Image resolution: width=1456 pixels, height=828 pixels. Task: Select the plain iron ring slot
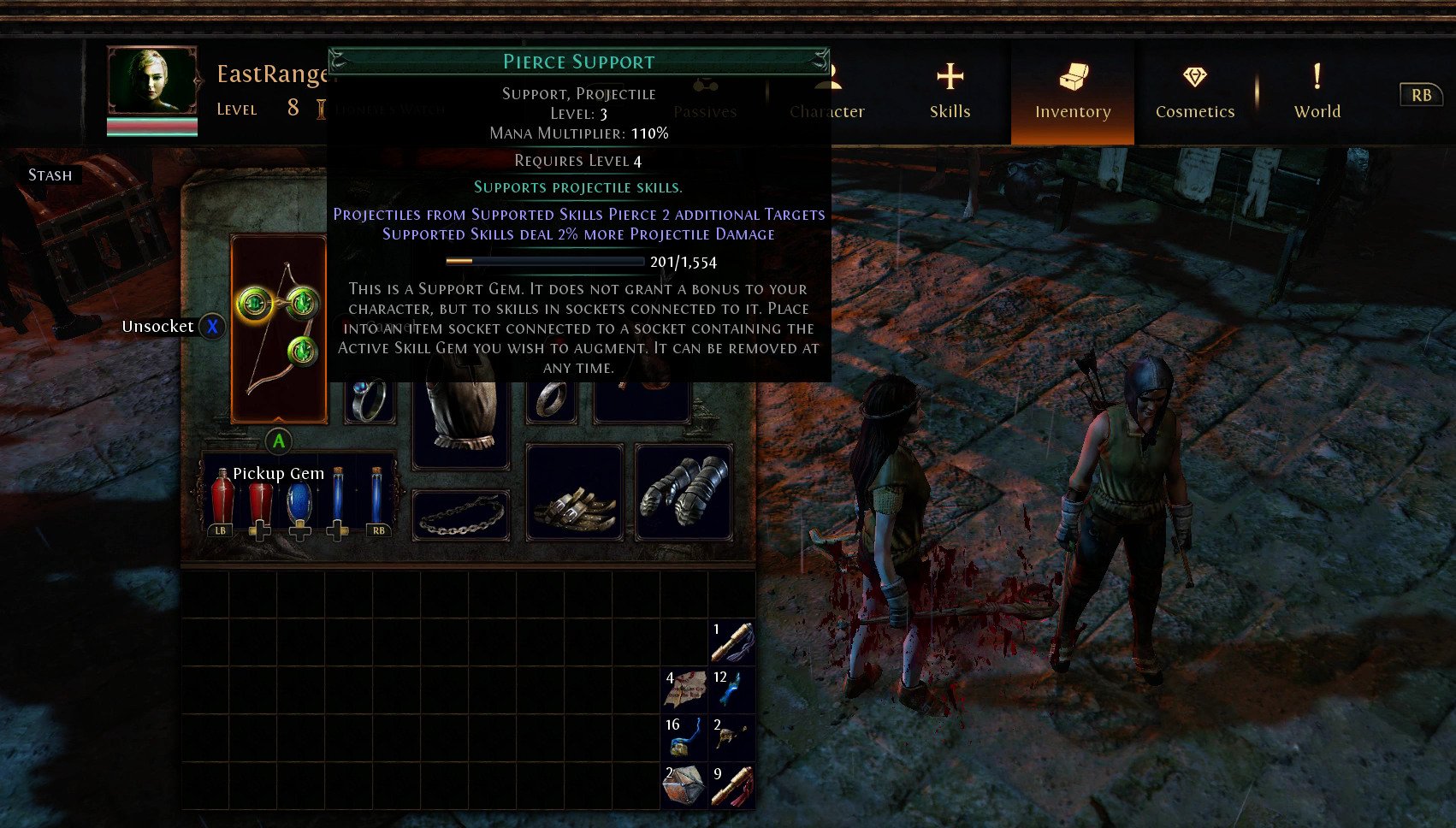pyautogui.click(x=552, y=400)
